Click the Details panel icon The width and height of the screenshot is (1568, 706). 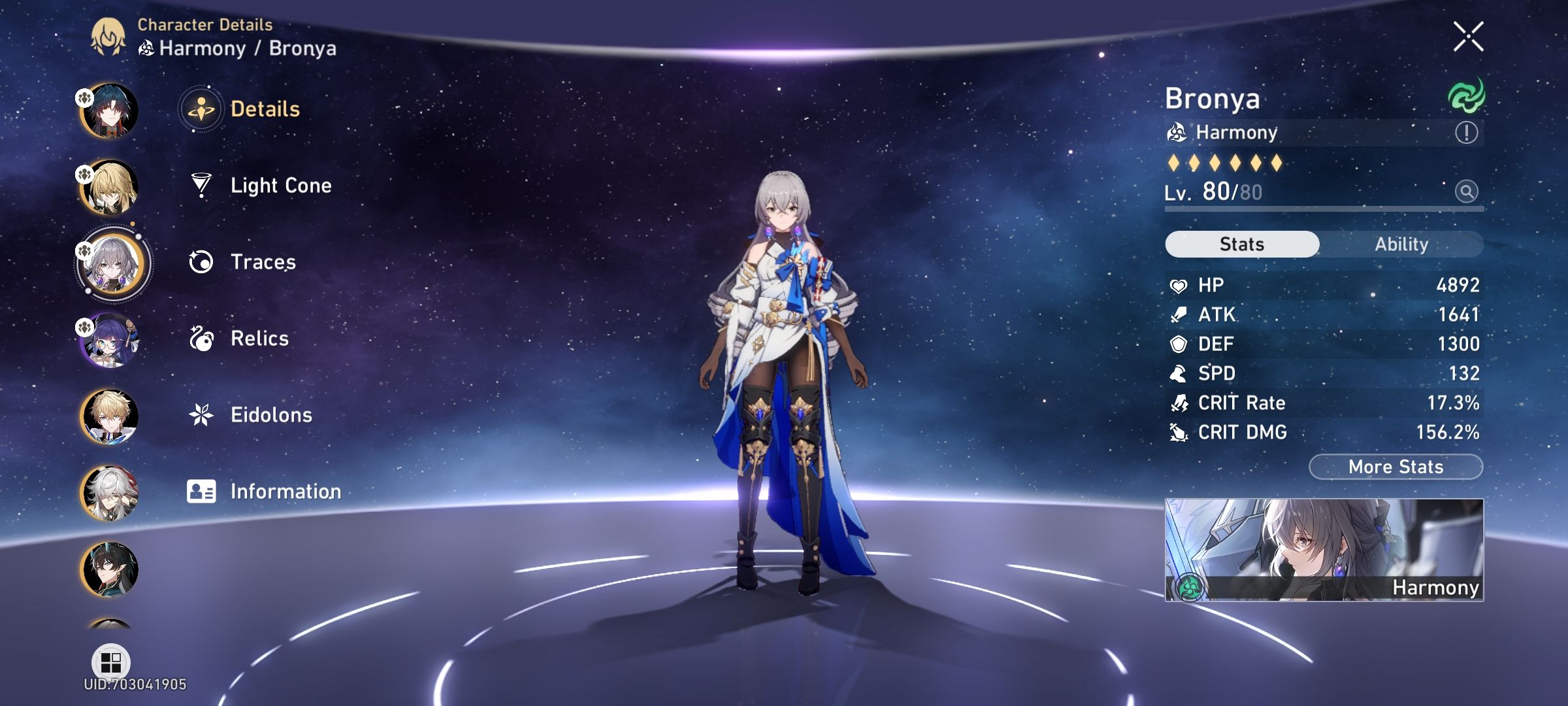click(203, 109)
